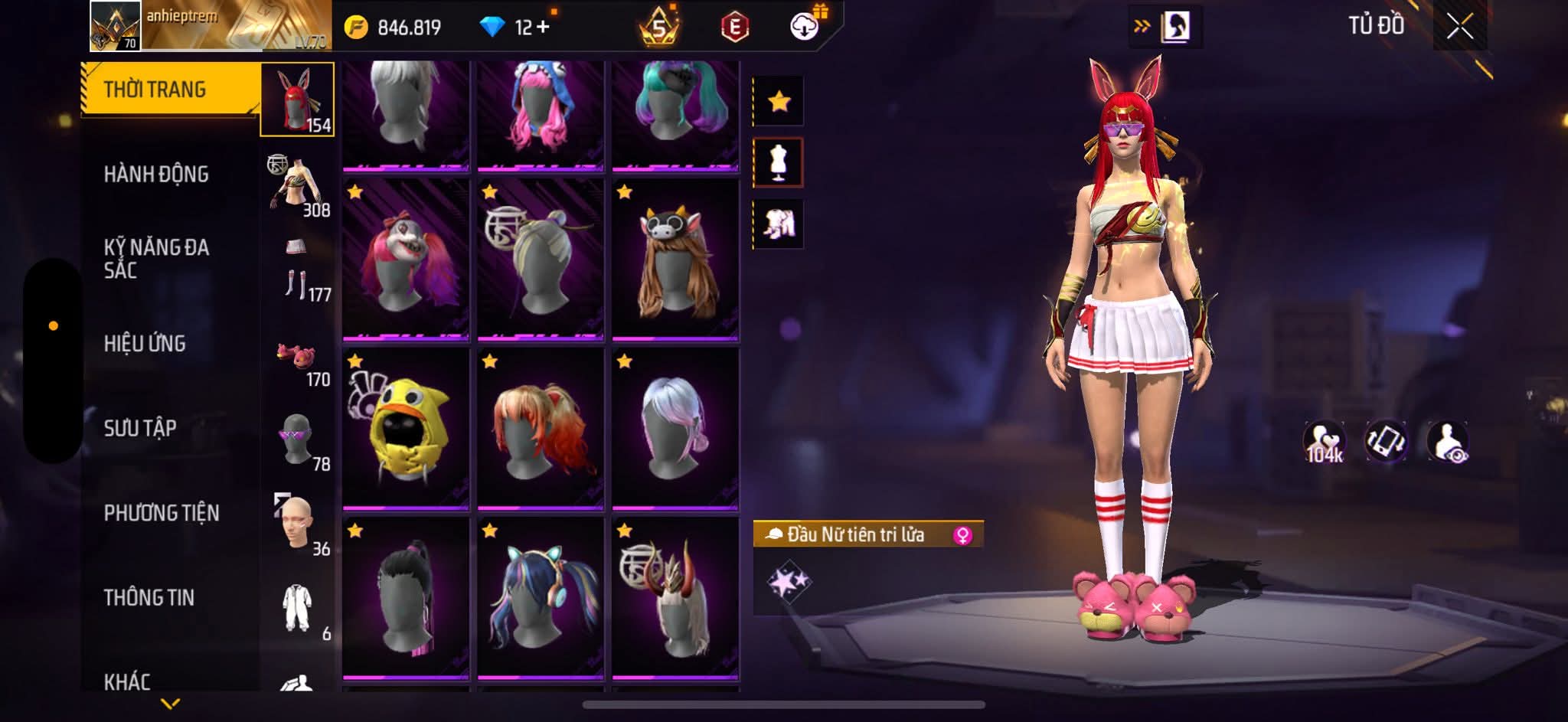Open the Thông Tin category
This screenshot has height=722, width=1568.
(x=149, y=598)
